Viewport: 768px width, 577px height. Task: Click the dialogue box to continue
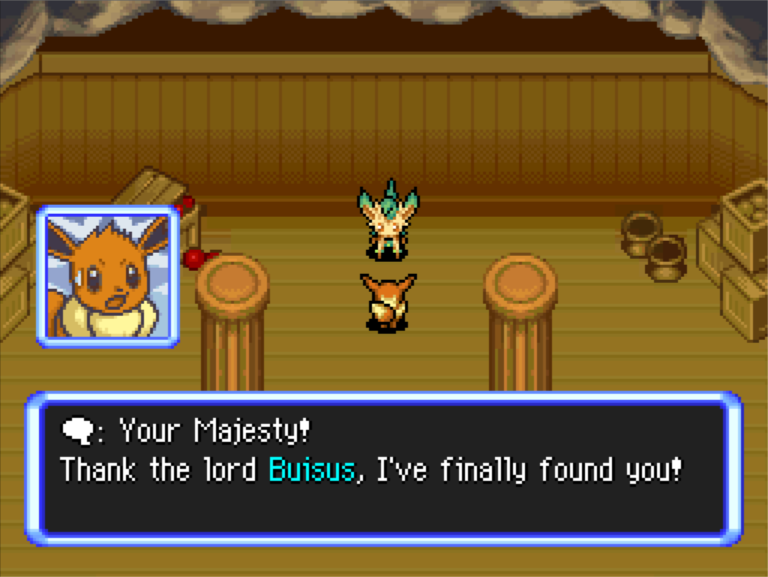384,468
